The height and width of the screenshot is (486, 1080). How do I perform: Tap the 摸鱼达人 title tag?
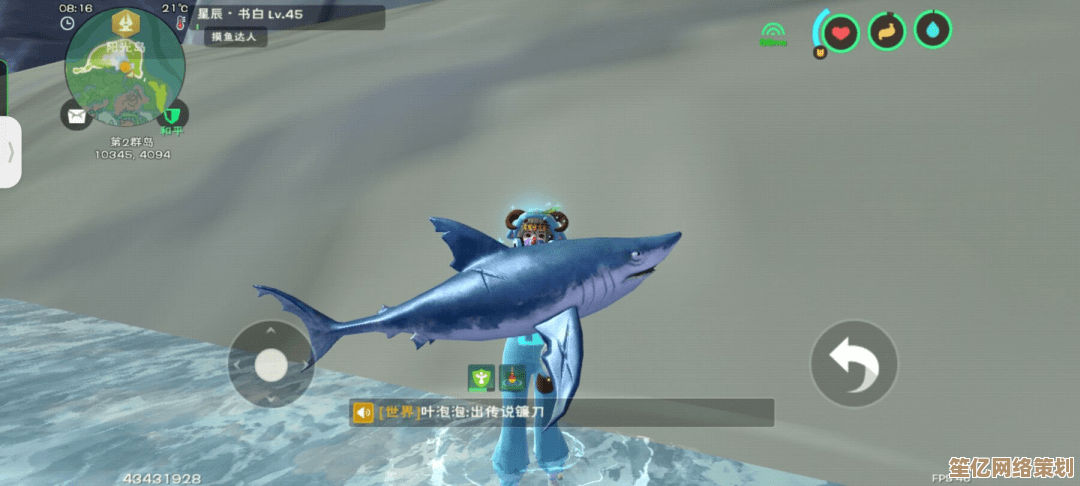(x=237, y=37)
